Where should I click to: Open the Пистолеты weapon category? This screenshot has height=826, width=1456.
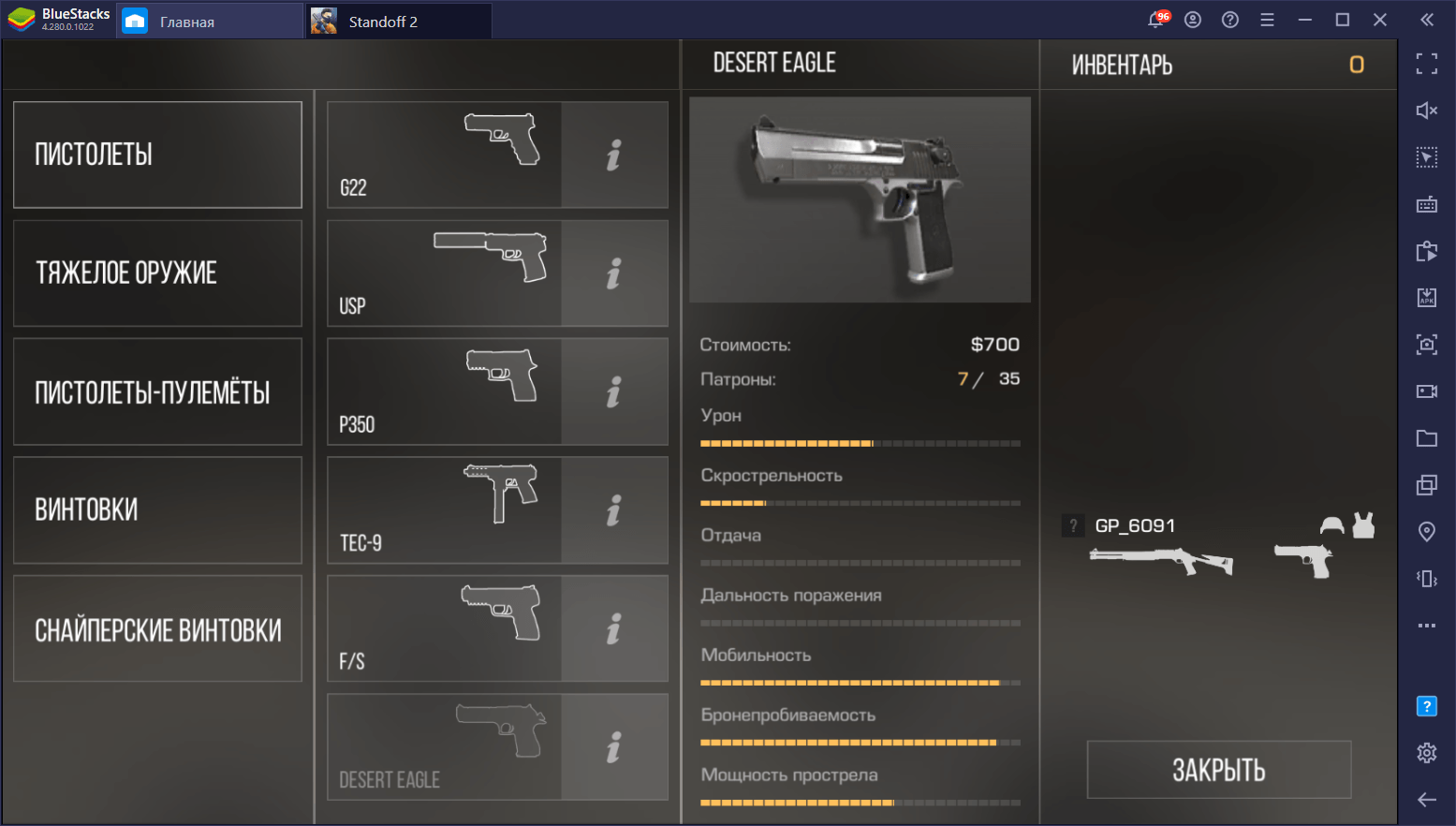pos(157,155)
